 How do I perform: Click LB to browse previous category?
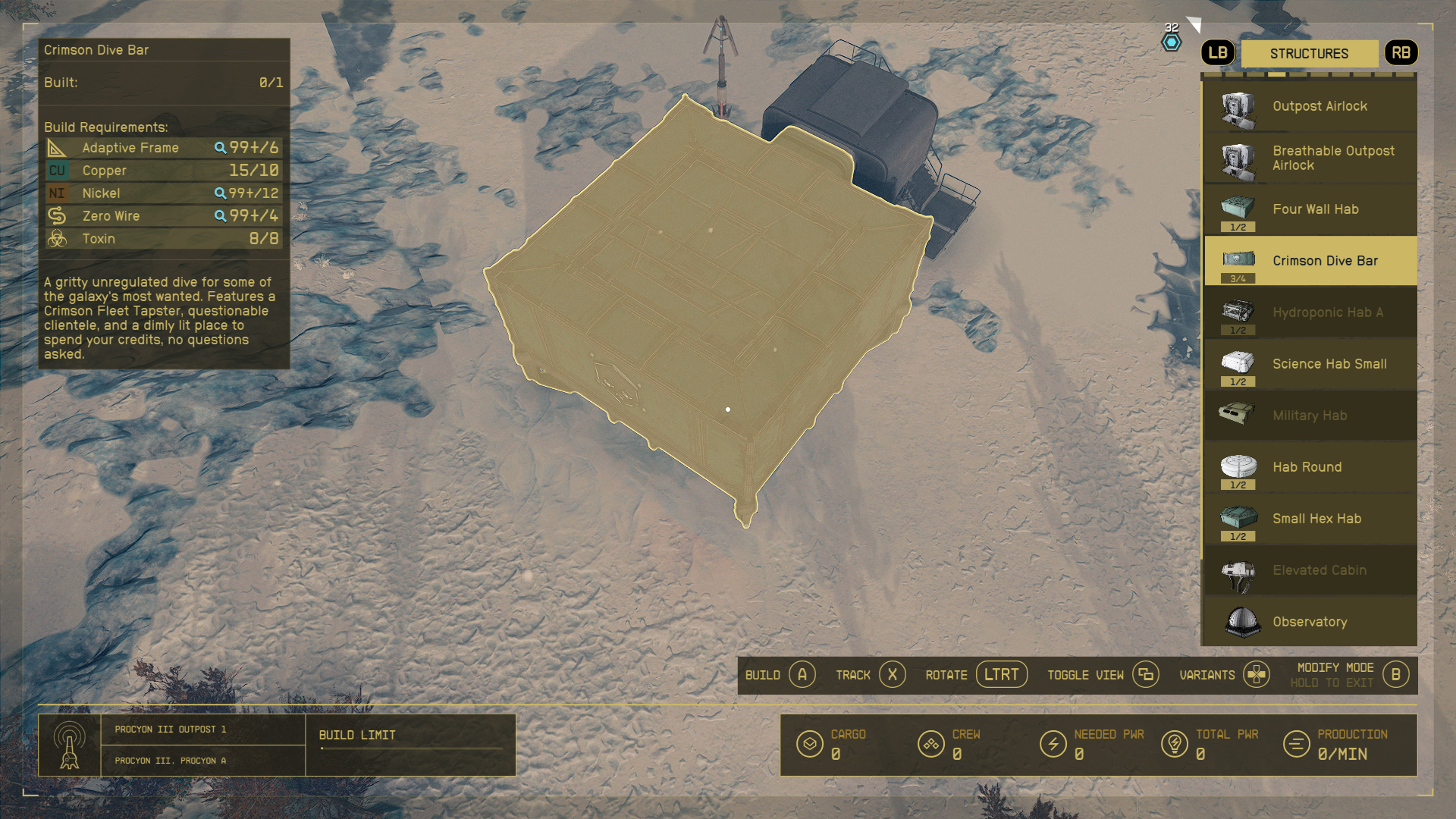coord(1218,53)
